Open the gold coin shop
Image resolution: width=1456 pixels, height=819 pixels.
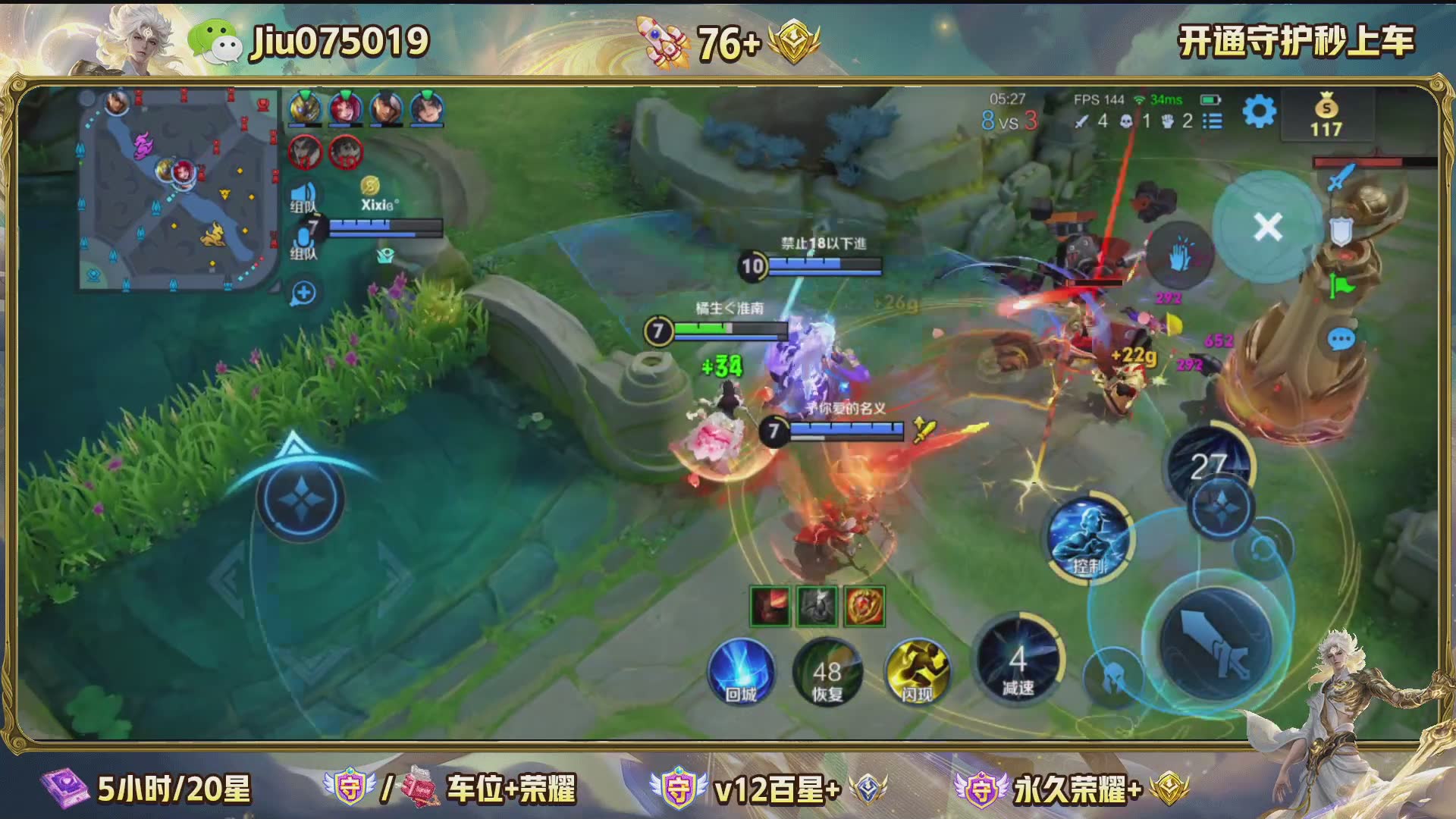(1326, 115)
